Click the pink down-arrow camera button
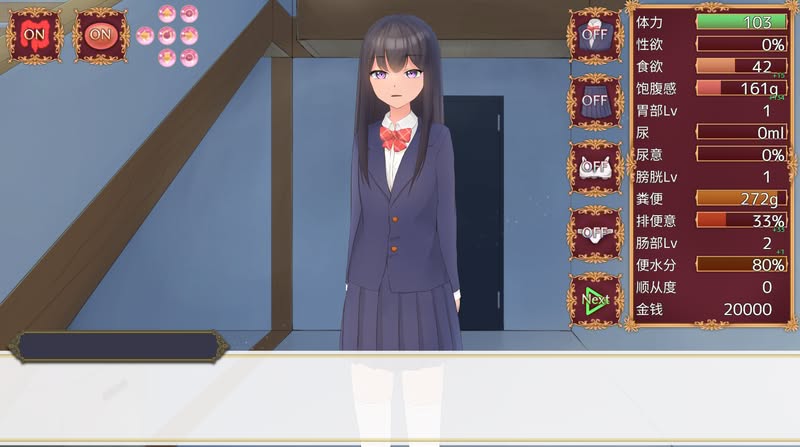Image resolution: width=800 pixels, height=447 pixels. pyautogui.click(x=167, y=58)
